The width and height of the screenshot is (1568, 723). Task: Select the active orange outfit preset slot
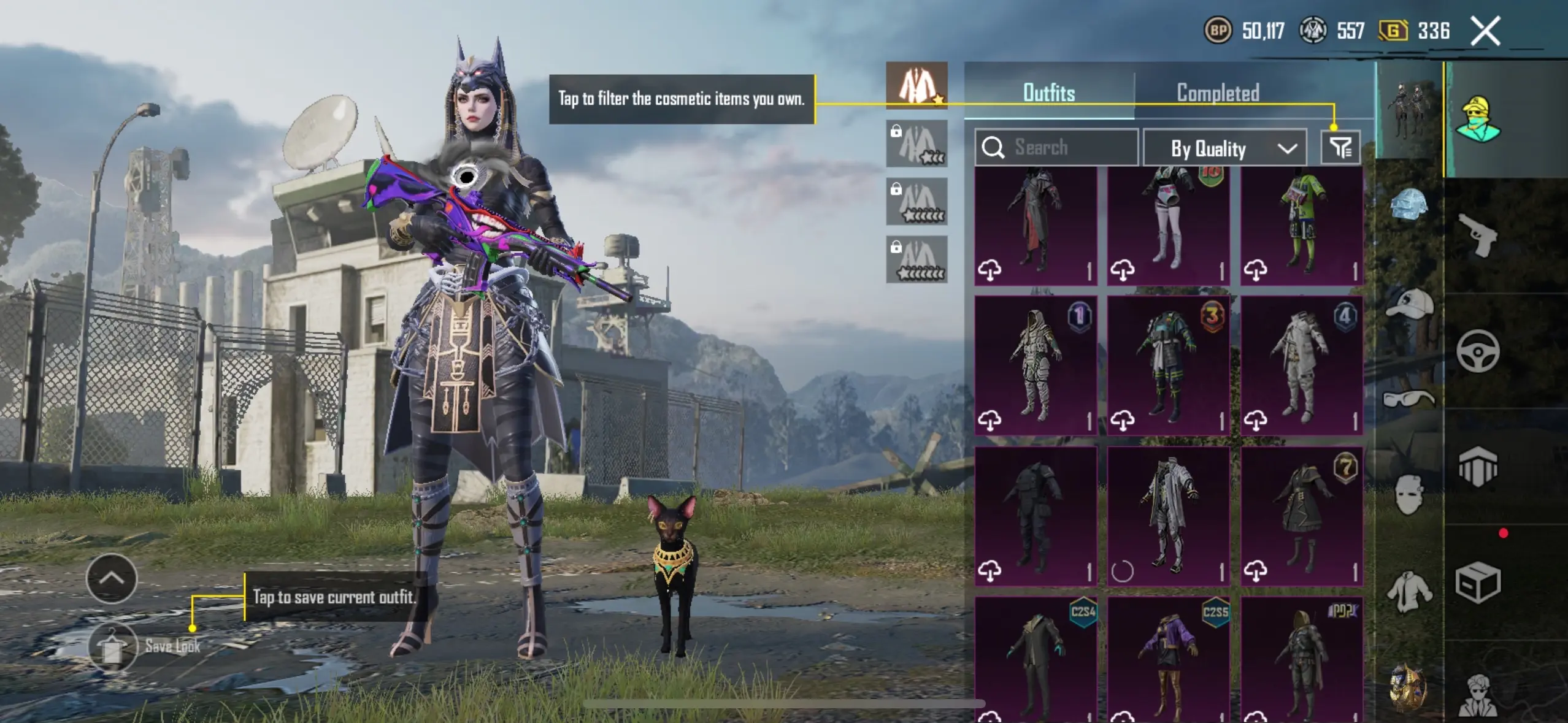coord(917,86)
